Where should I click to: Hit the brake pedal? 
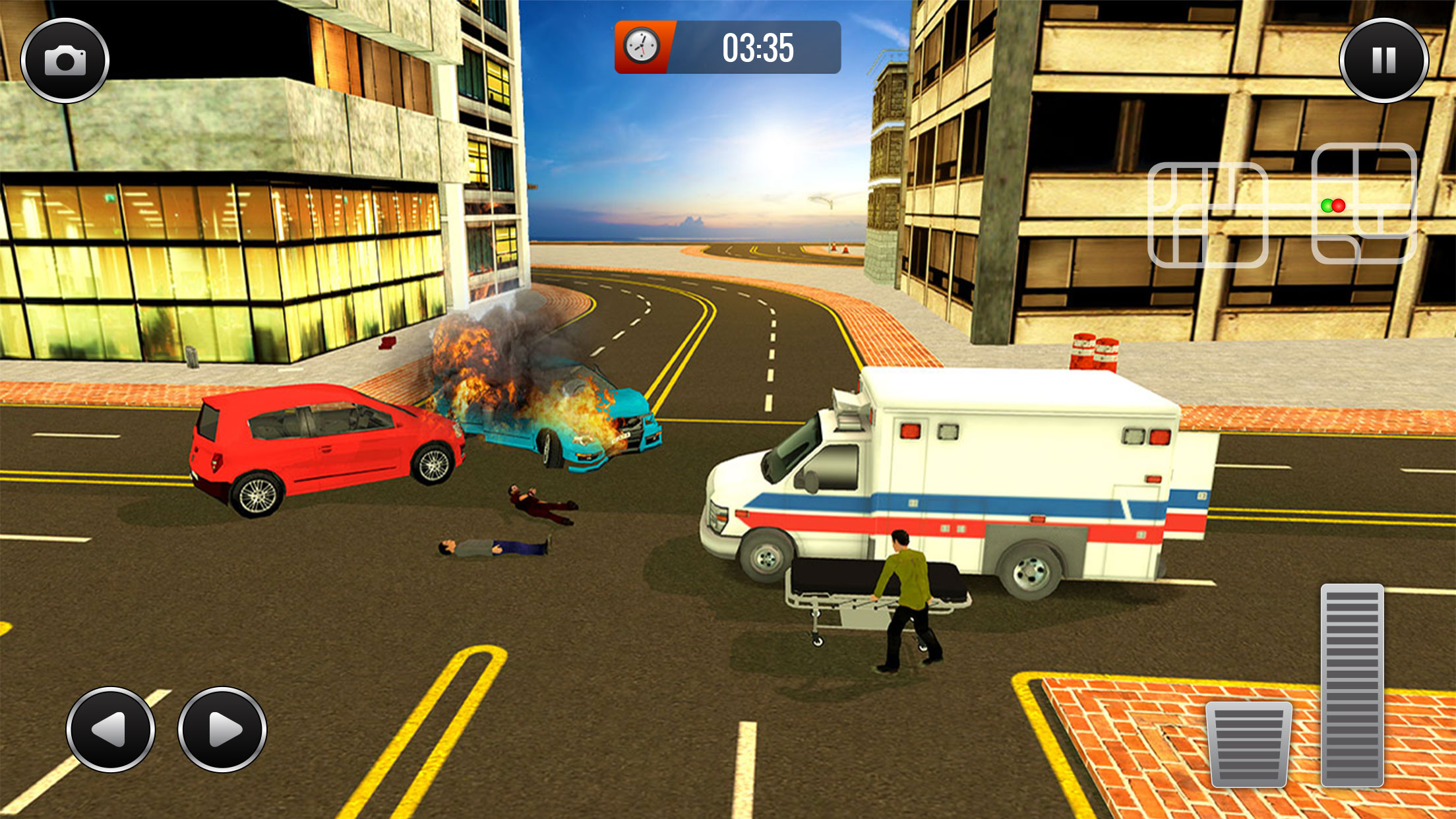pyautogui.click(x=1248, y=744)
